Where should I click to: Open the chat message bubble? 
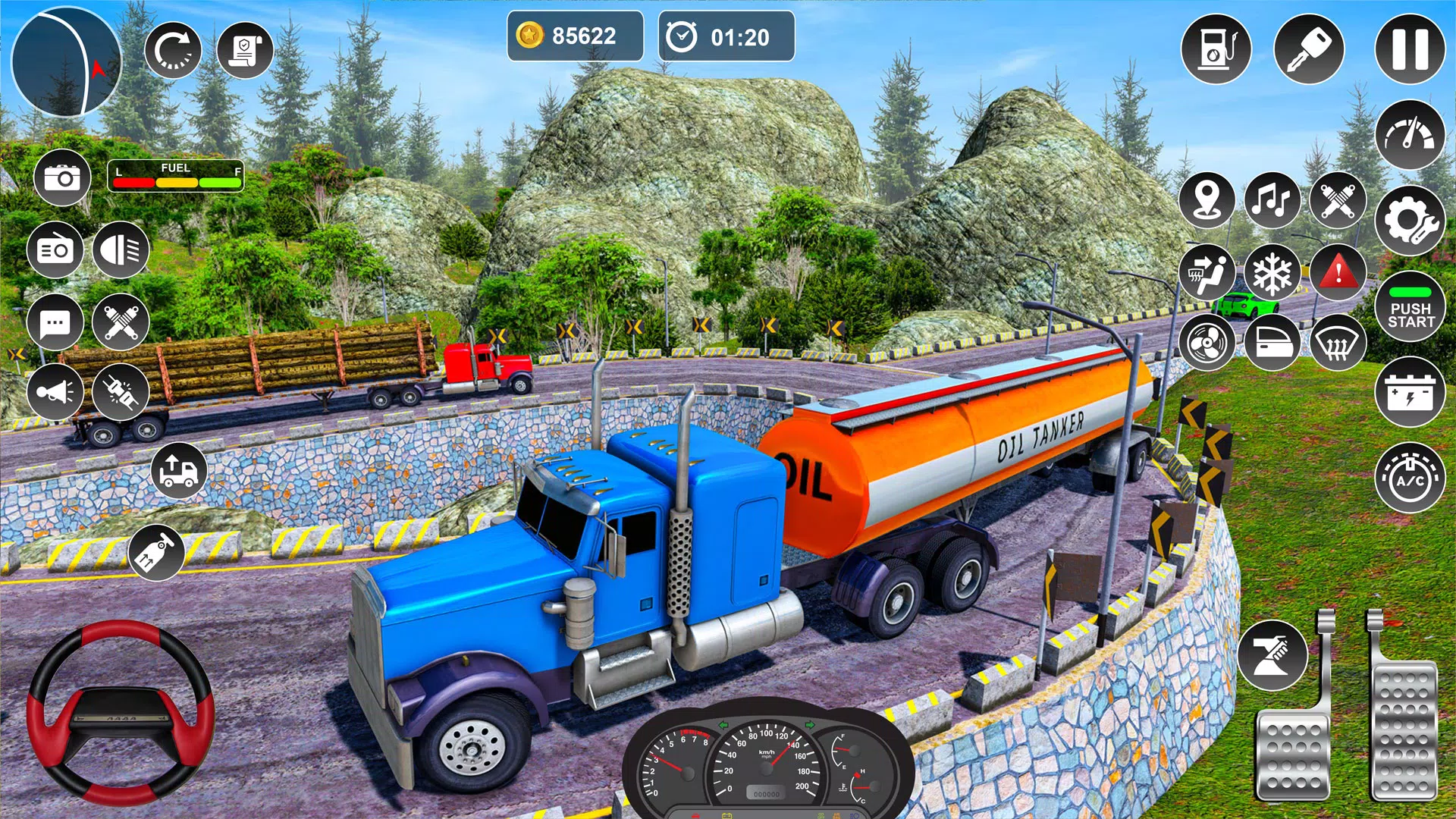click(55, 322)
